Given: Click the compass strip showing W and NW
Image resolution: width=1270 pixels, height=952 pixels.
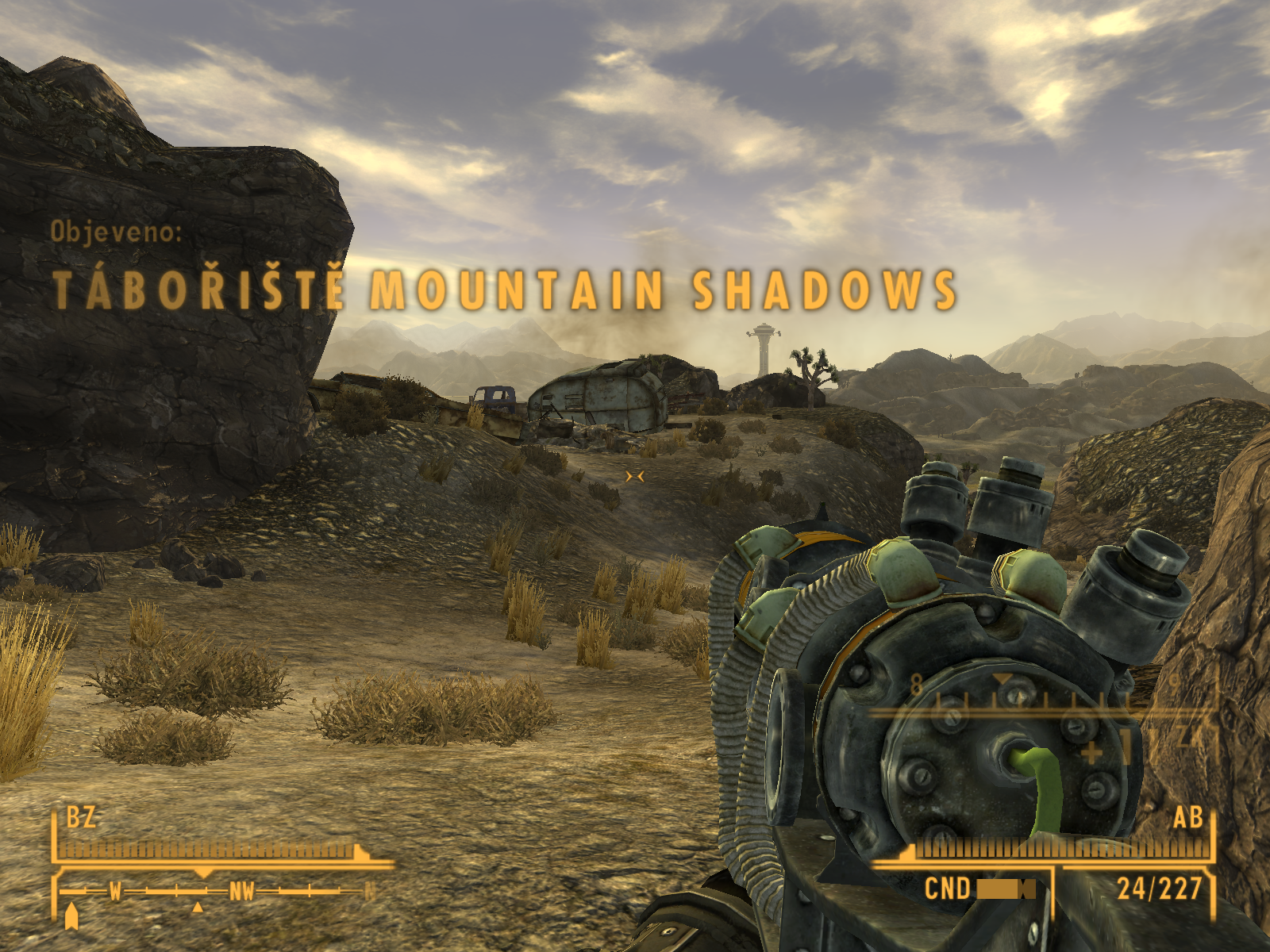Looking at the screenshot, I should tap(216, 892).
